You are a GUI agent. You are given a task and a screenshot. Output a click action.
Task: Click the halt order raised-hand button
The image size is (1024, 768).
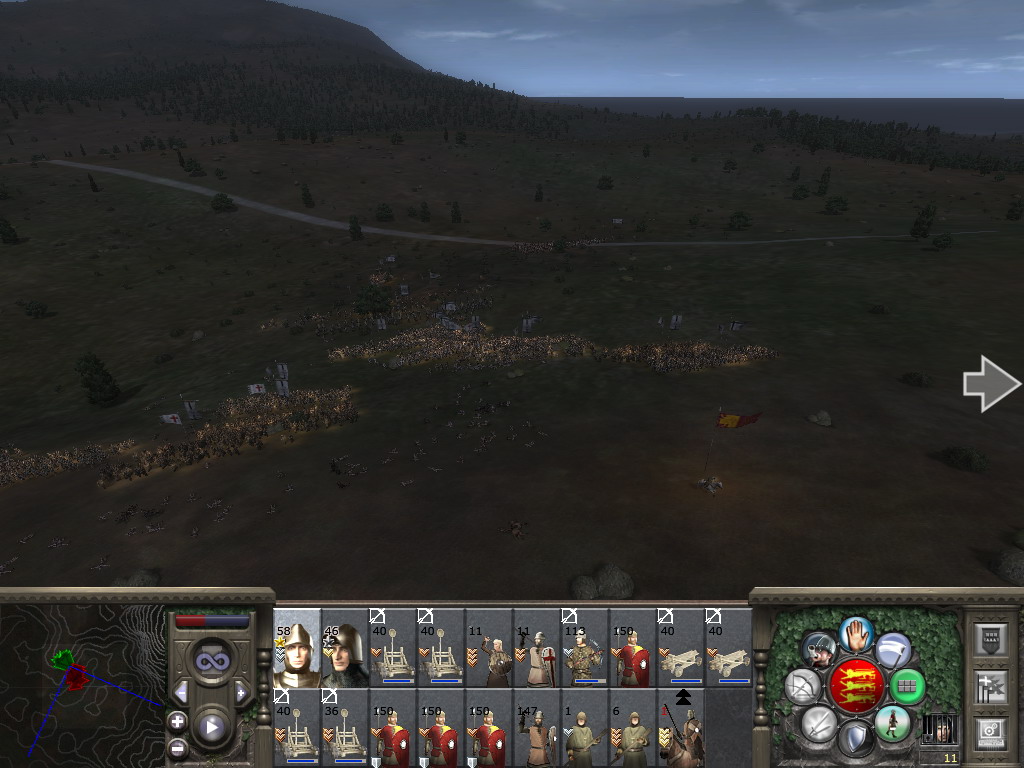point(857,633)
